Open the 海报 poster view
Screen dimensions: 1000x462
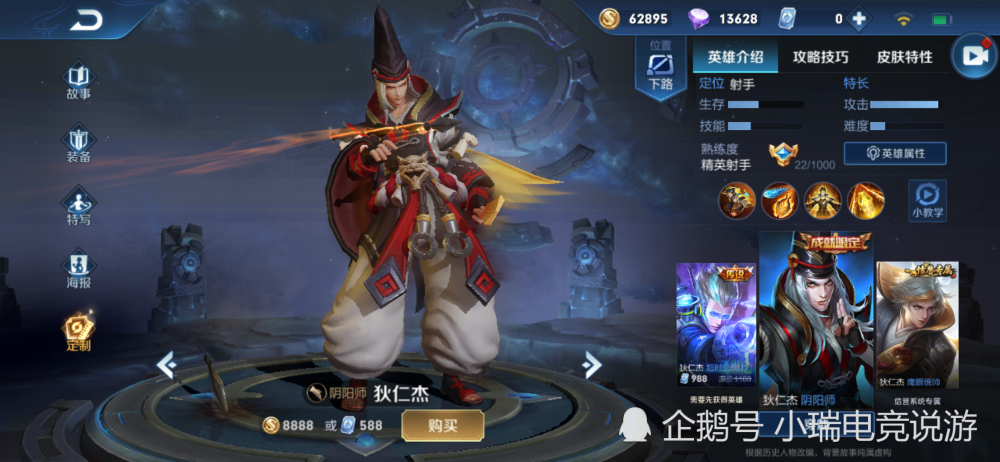[78, 268]
